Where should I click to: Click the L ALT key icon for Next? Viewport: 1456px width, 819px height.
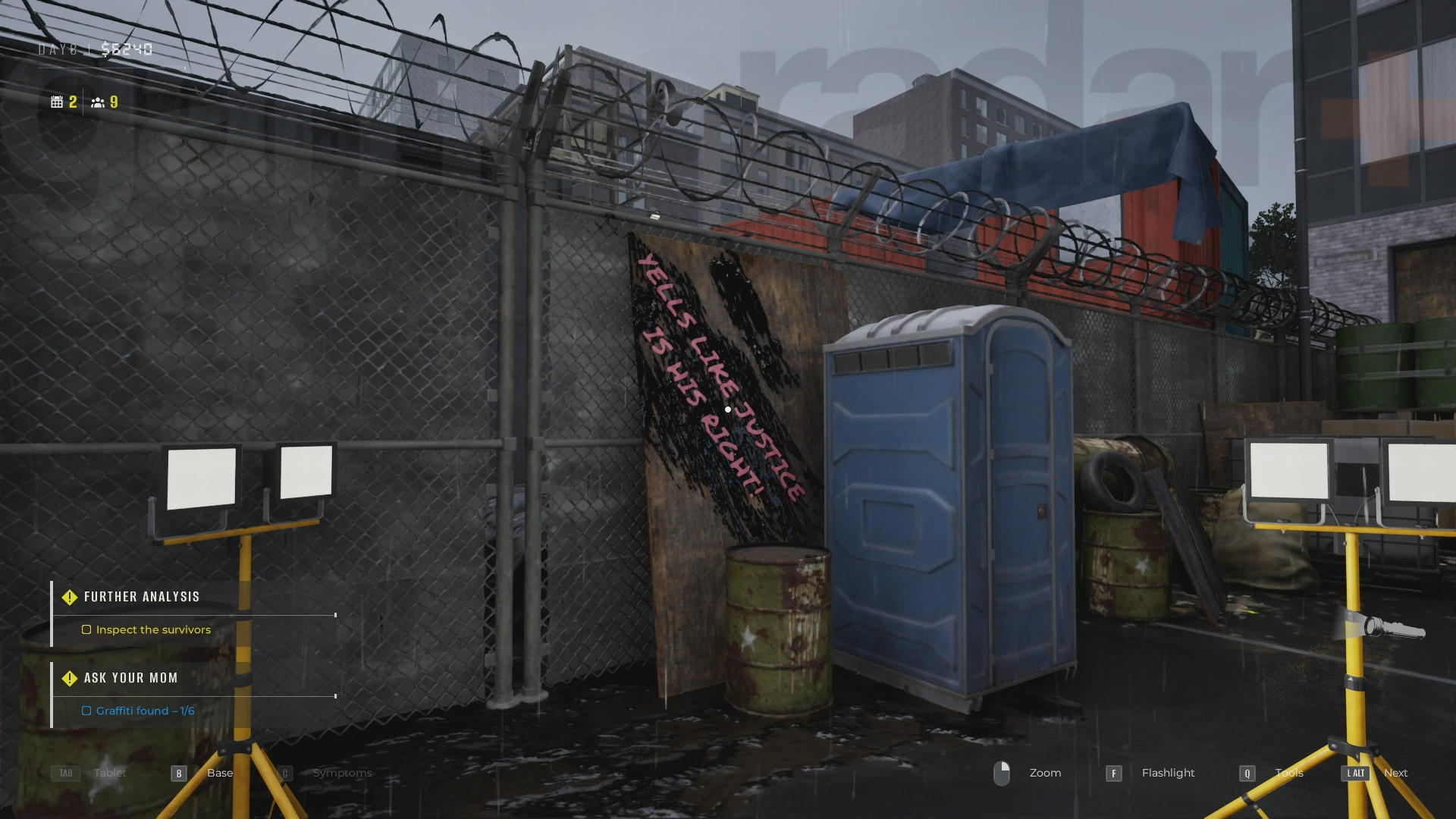[1354, 773]
